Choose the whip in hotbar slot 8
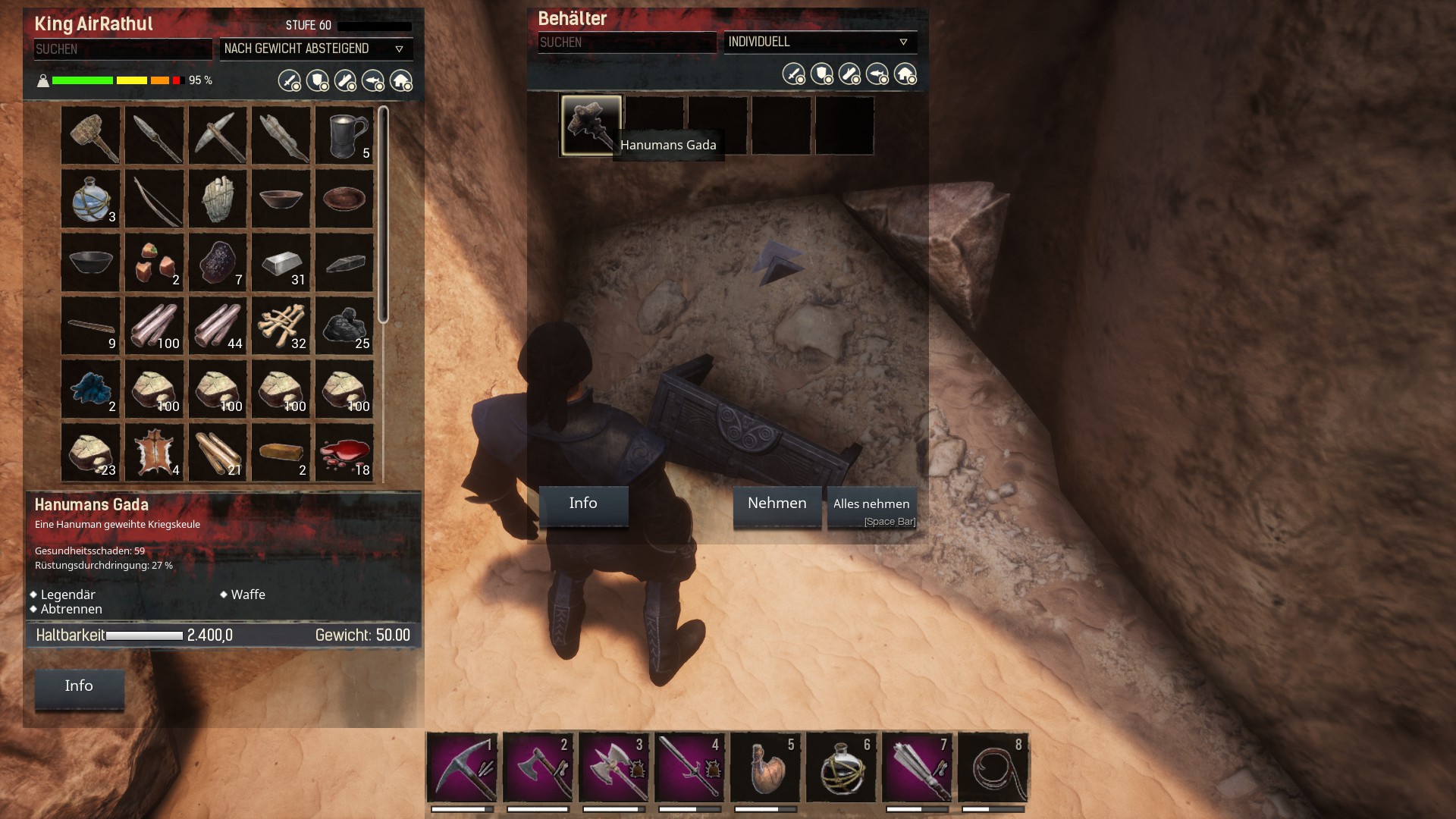This screenshot has height=819, width=1456. [x=993, y=767]
